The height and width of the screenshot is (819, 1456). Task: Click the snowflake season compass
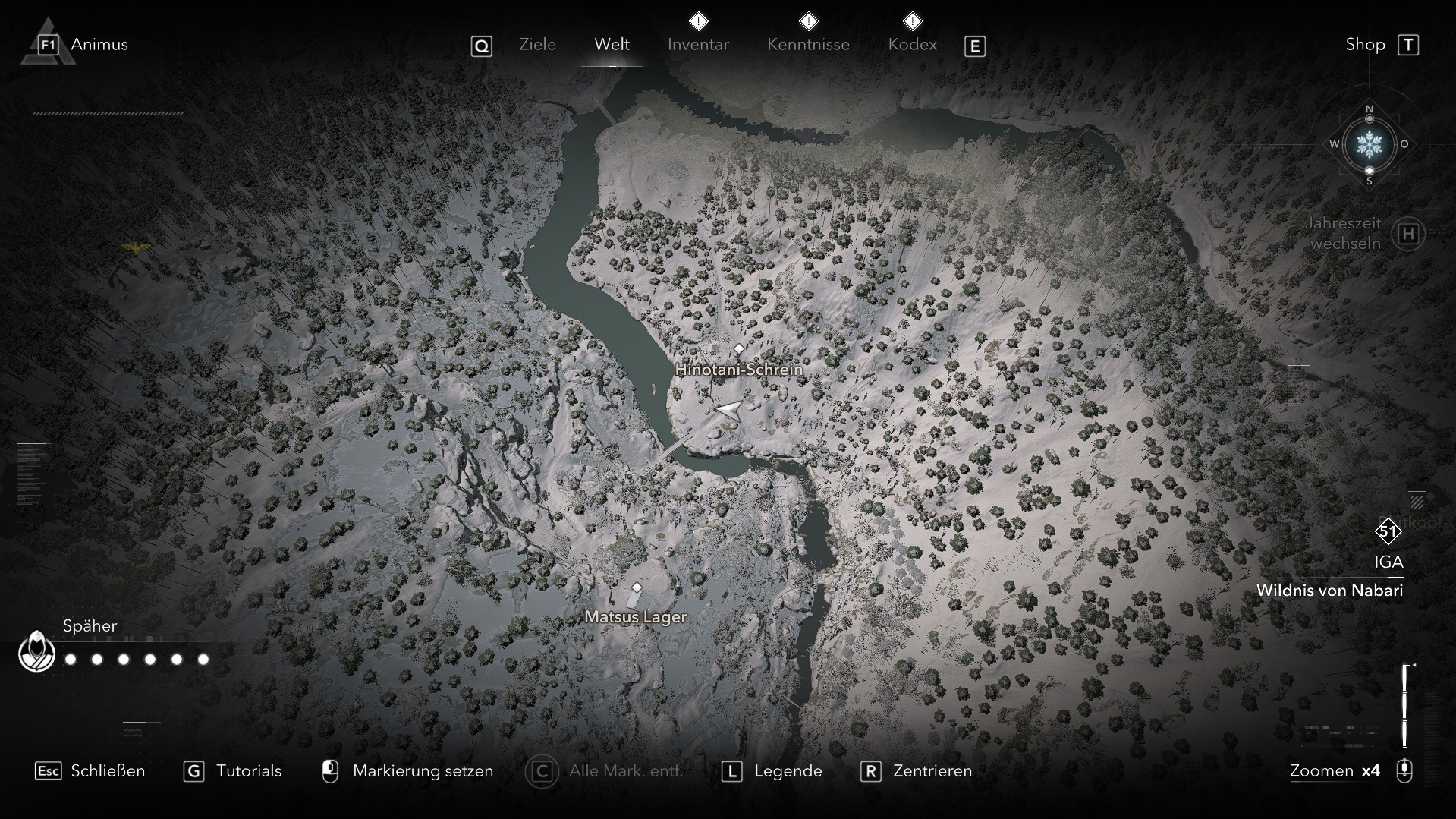point(1370,143)
